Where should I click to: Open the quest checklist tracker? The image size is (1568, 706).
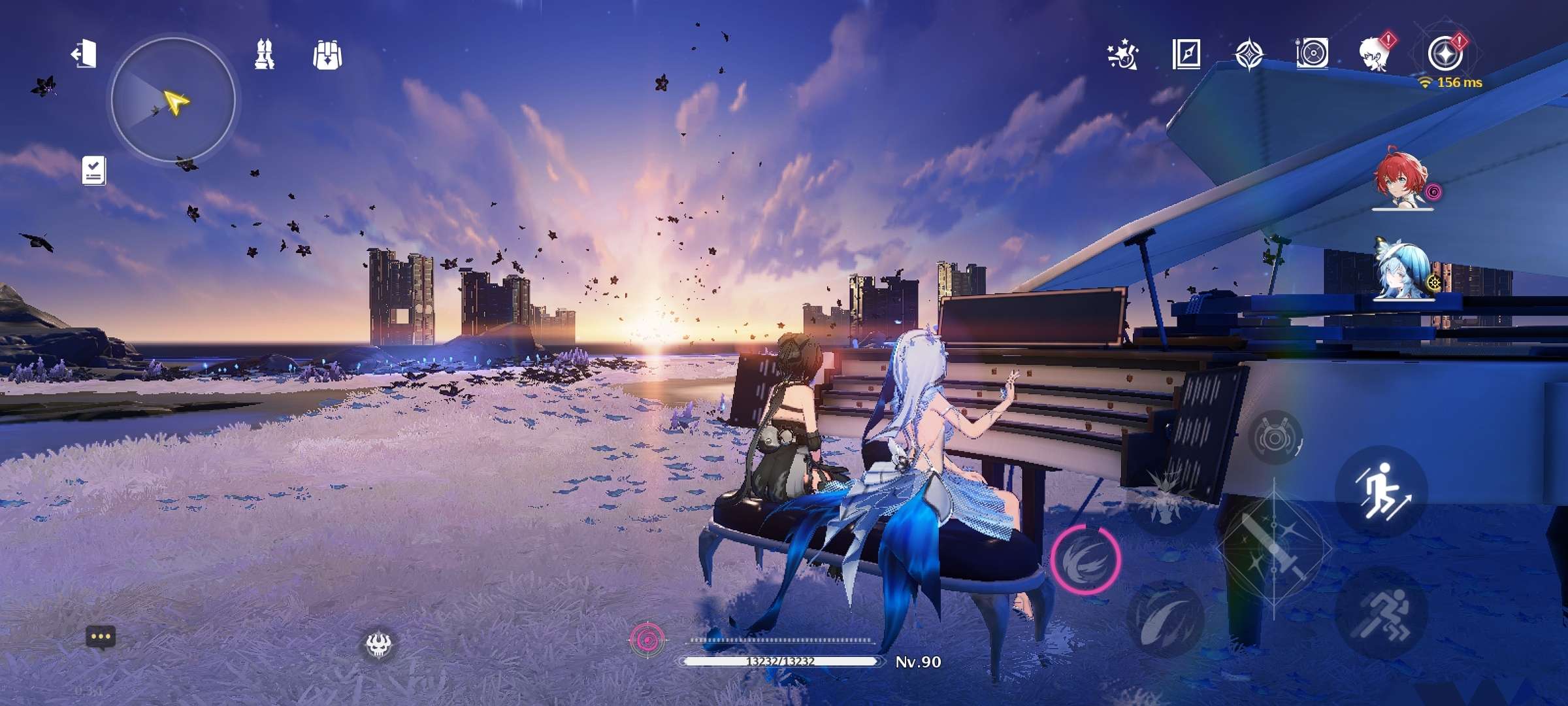tap(94, 171)
